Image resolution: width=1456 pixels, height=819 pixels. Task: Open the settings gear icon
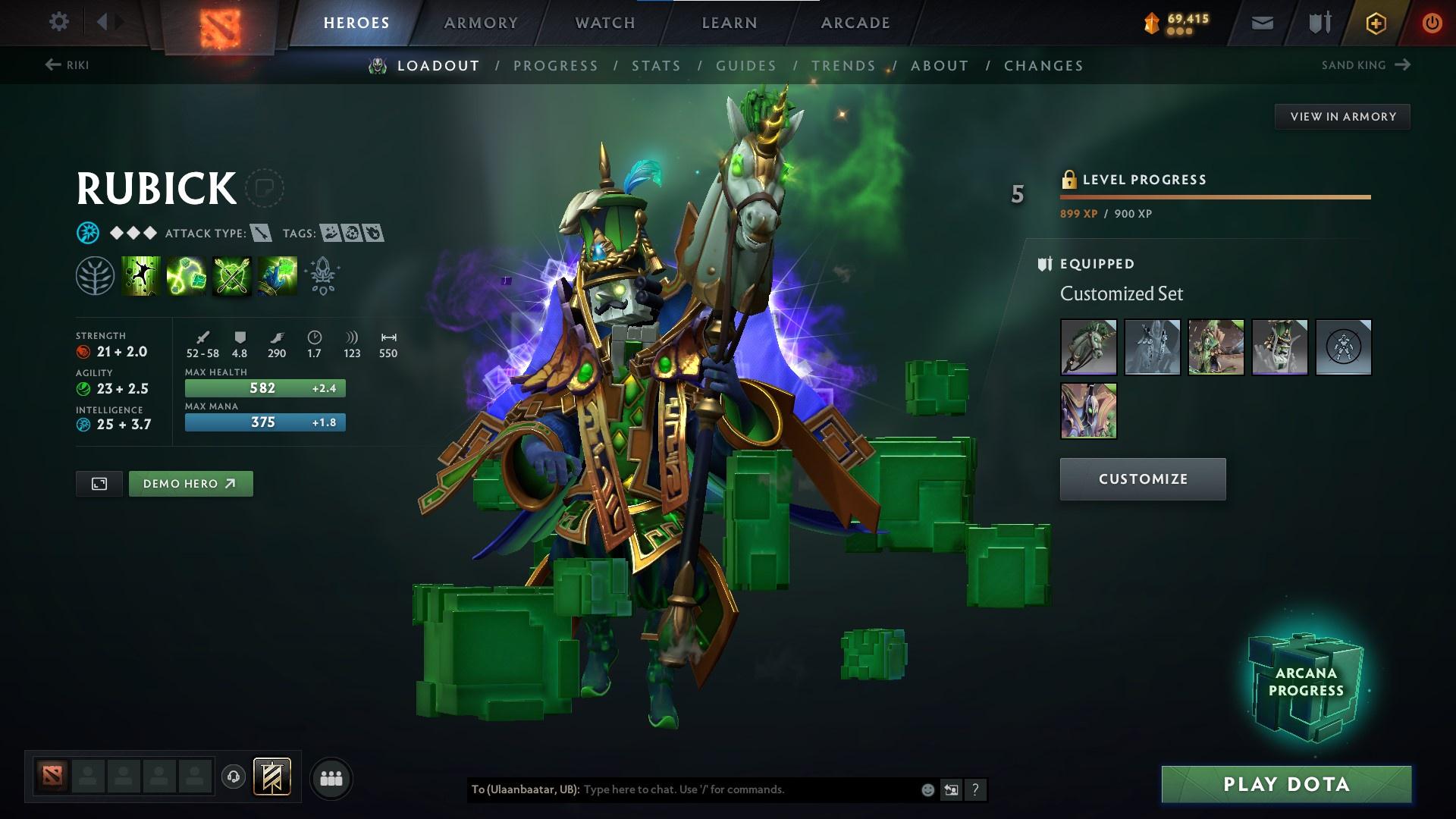coord(59,22)
